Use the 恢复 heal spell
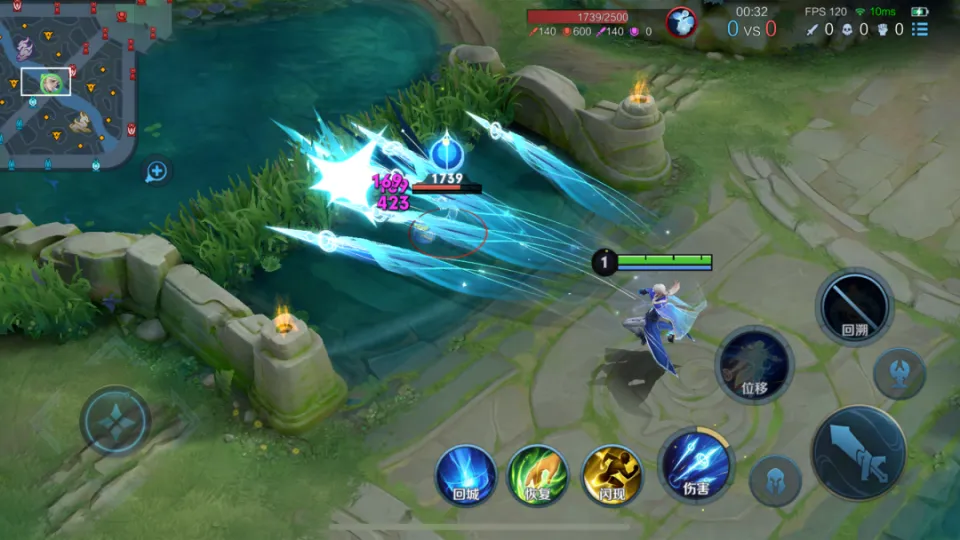Image resolution: width=960 pixels, height=540 pixels. 538,473
